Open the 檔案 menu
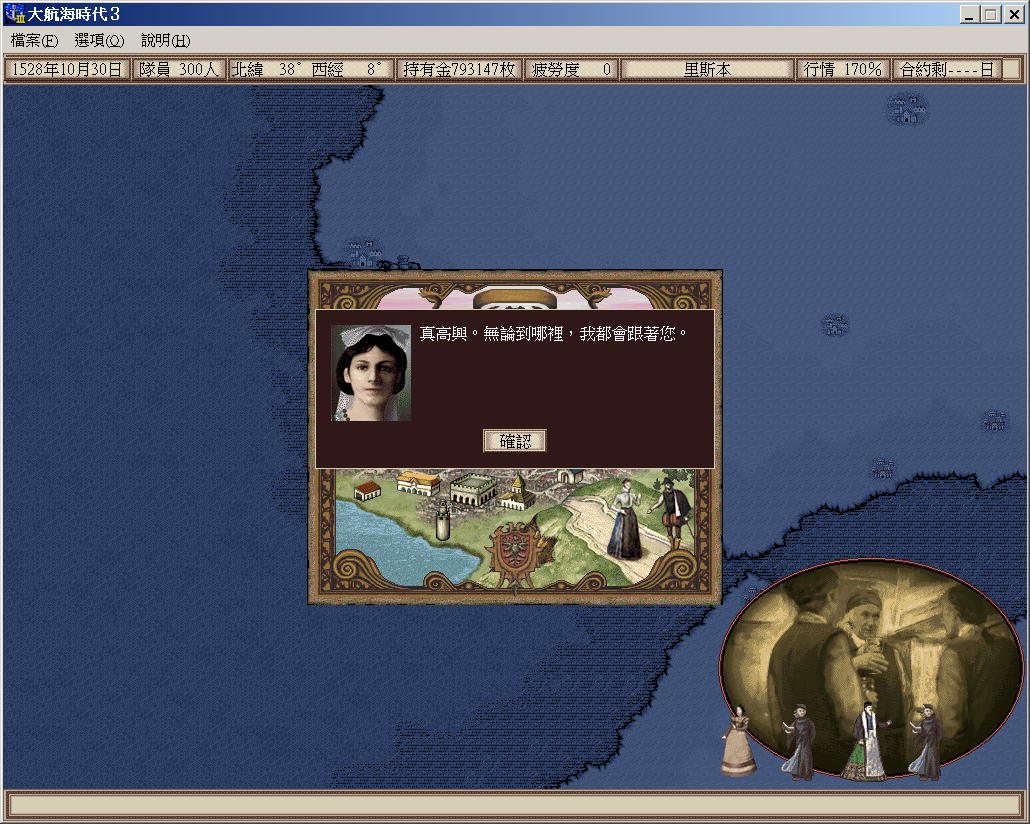The image size is (1030, 824). click(34, 41)
